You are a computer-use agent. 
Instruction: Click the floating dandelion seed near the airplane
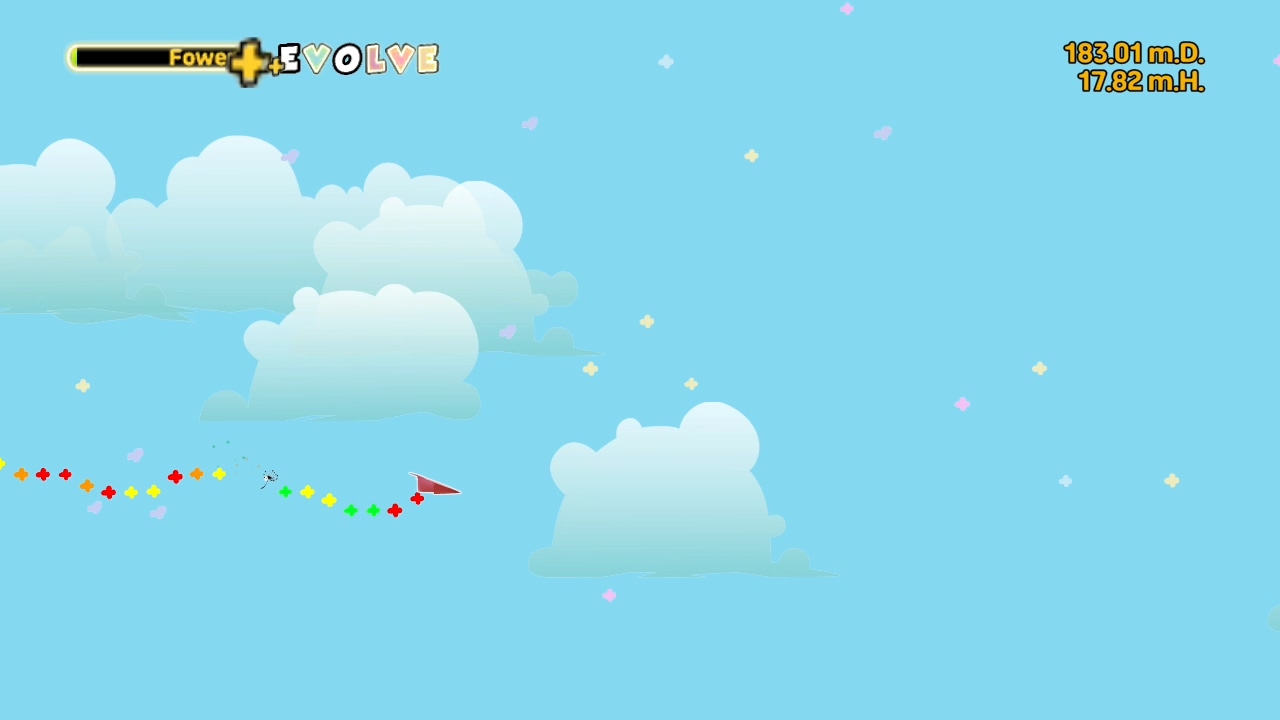(268, 478)
